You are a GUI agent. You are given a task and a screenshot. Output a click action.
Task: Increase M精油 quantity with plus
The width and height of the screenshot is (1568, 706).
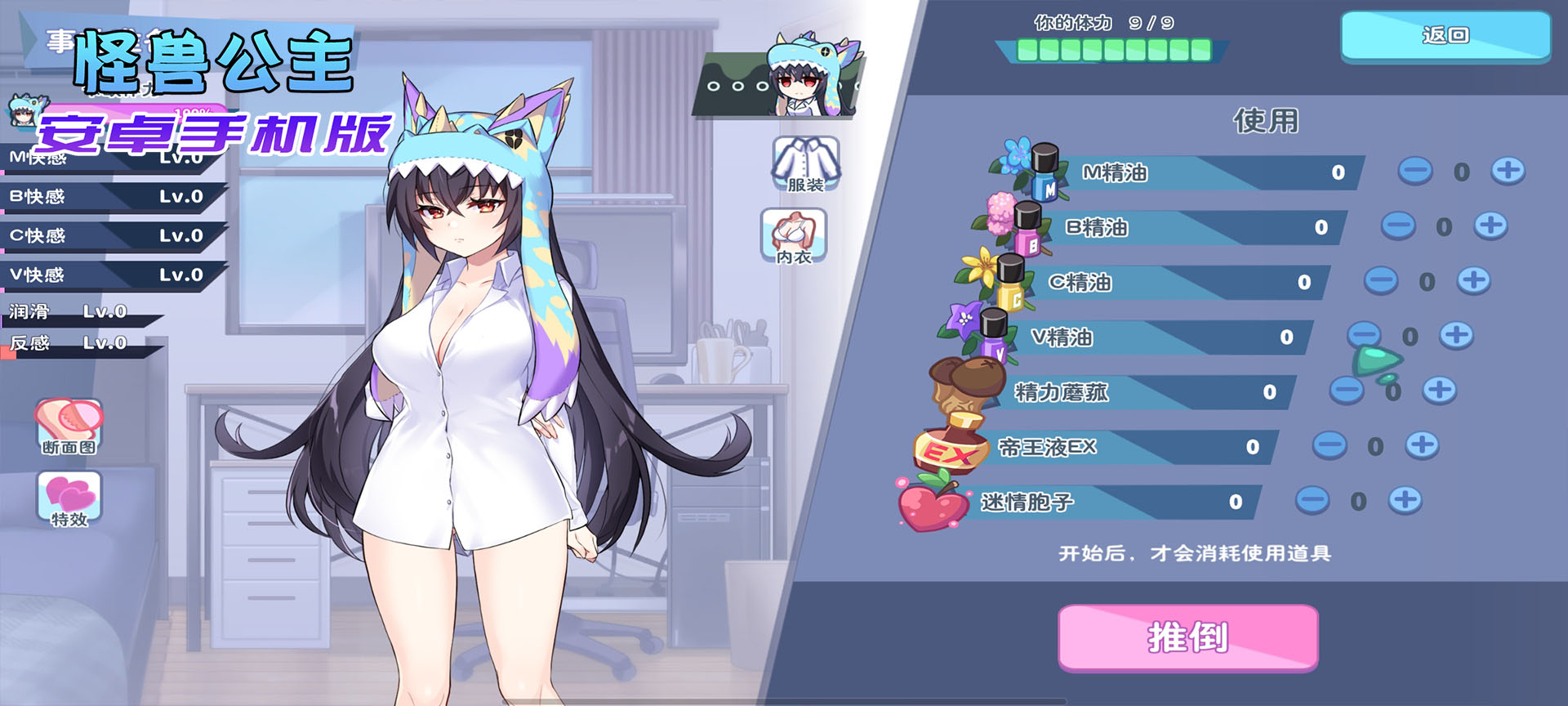click(x=1508, y=171)
